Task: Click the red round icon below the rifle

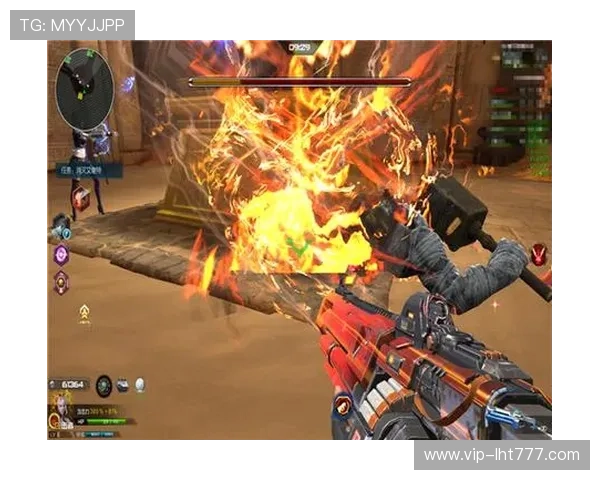Action: [343, 403]
